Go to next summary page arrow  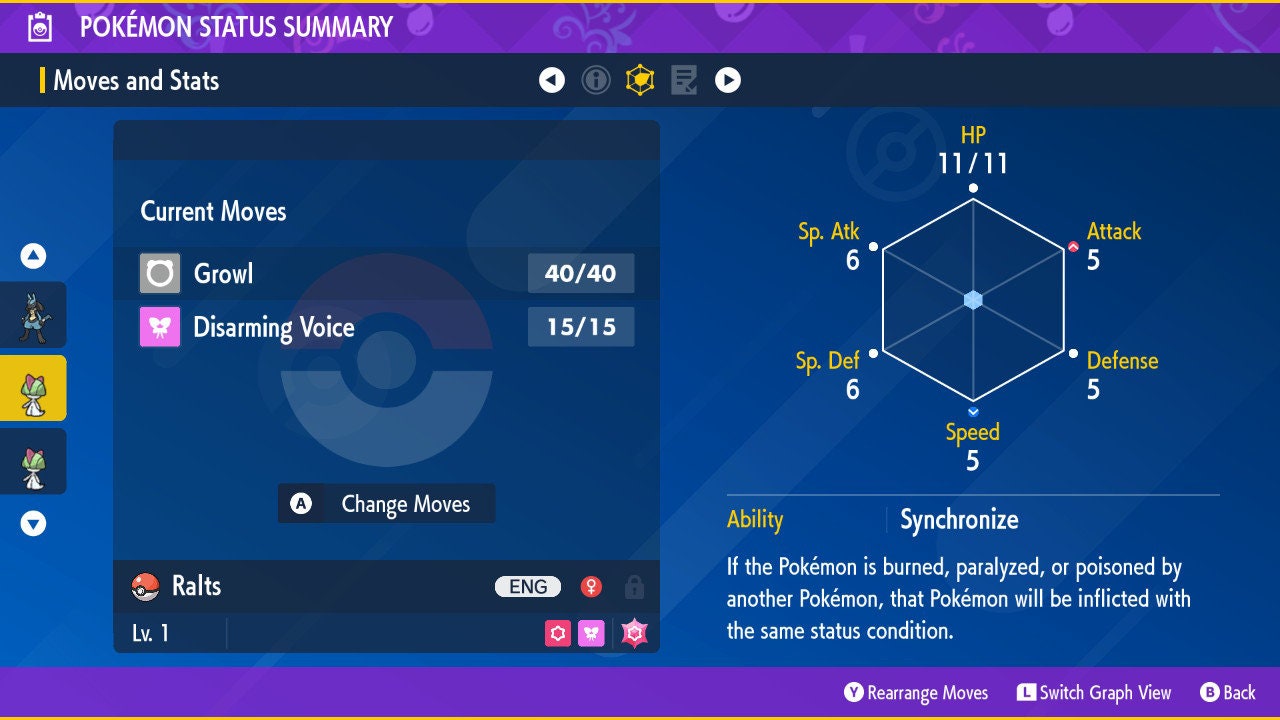tap(728, 80)
